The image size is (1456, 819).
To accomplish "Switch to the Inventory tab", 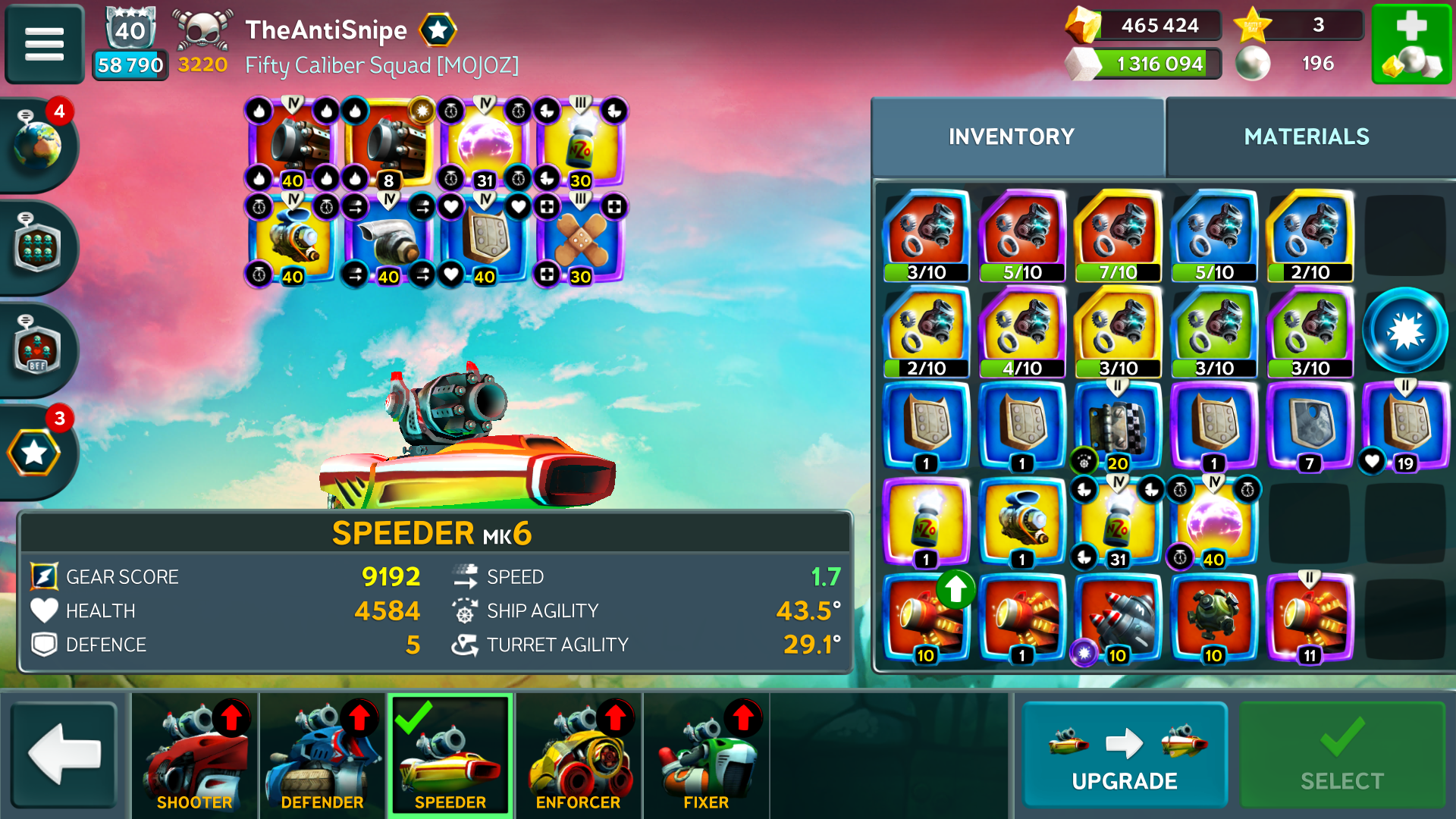I will tap(1012, 136).
